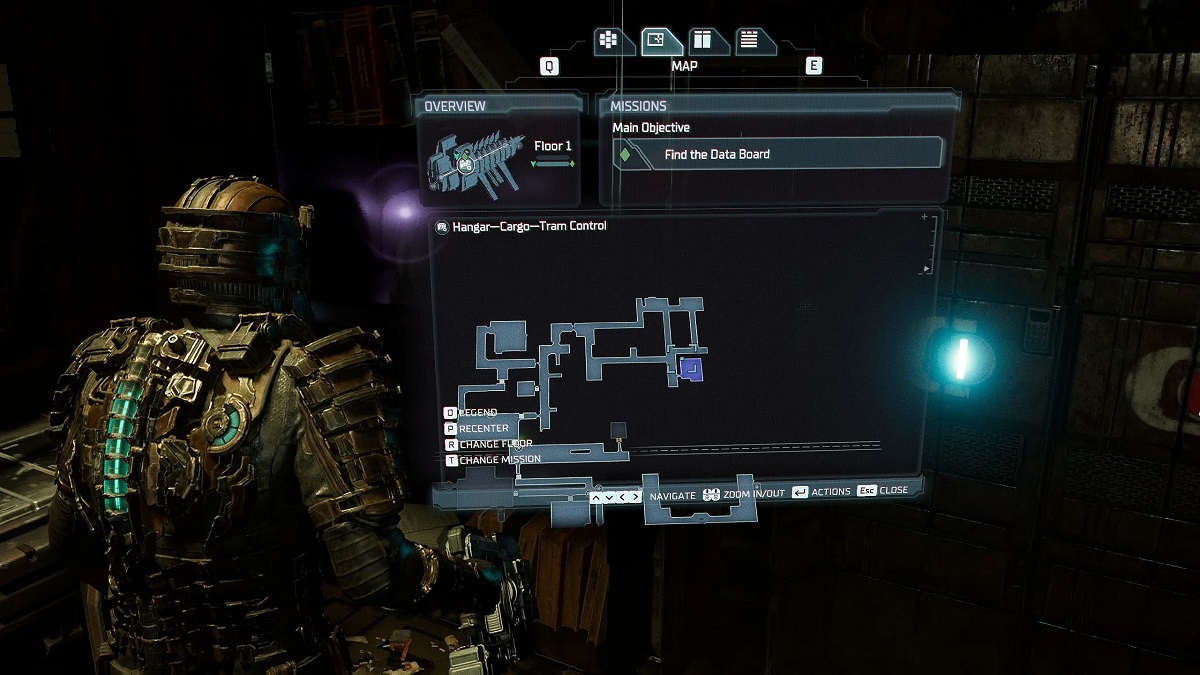Choose the Change Mission option
This screenshot has height=675, width=1200.
pyautogui.click(x=498, y=460)
